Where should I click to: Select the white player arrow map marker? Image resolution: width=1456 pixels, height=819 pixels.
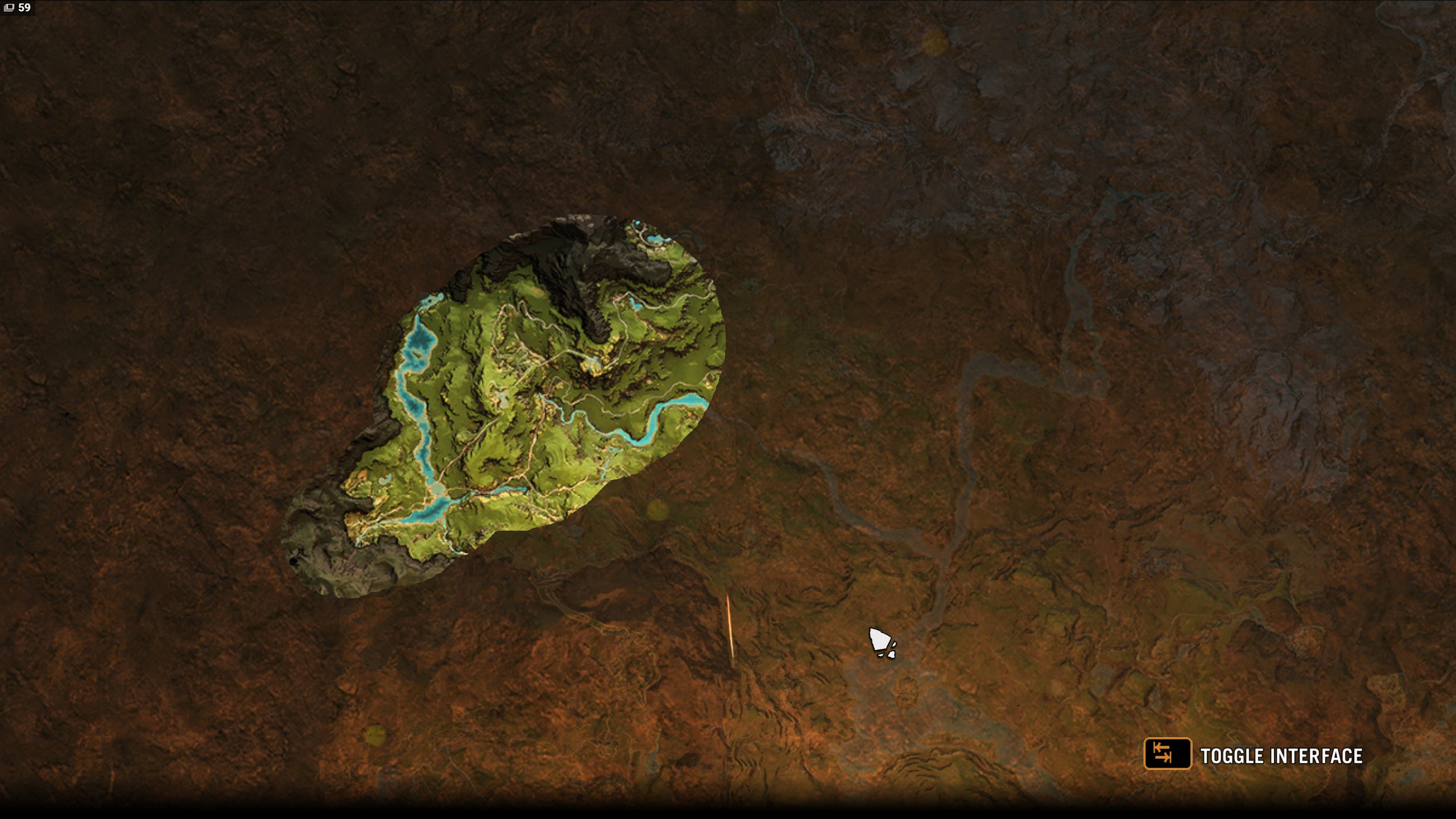point(881,643)
